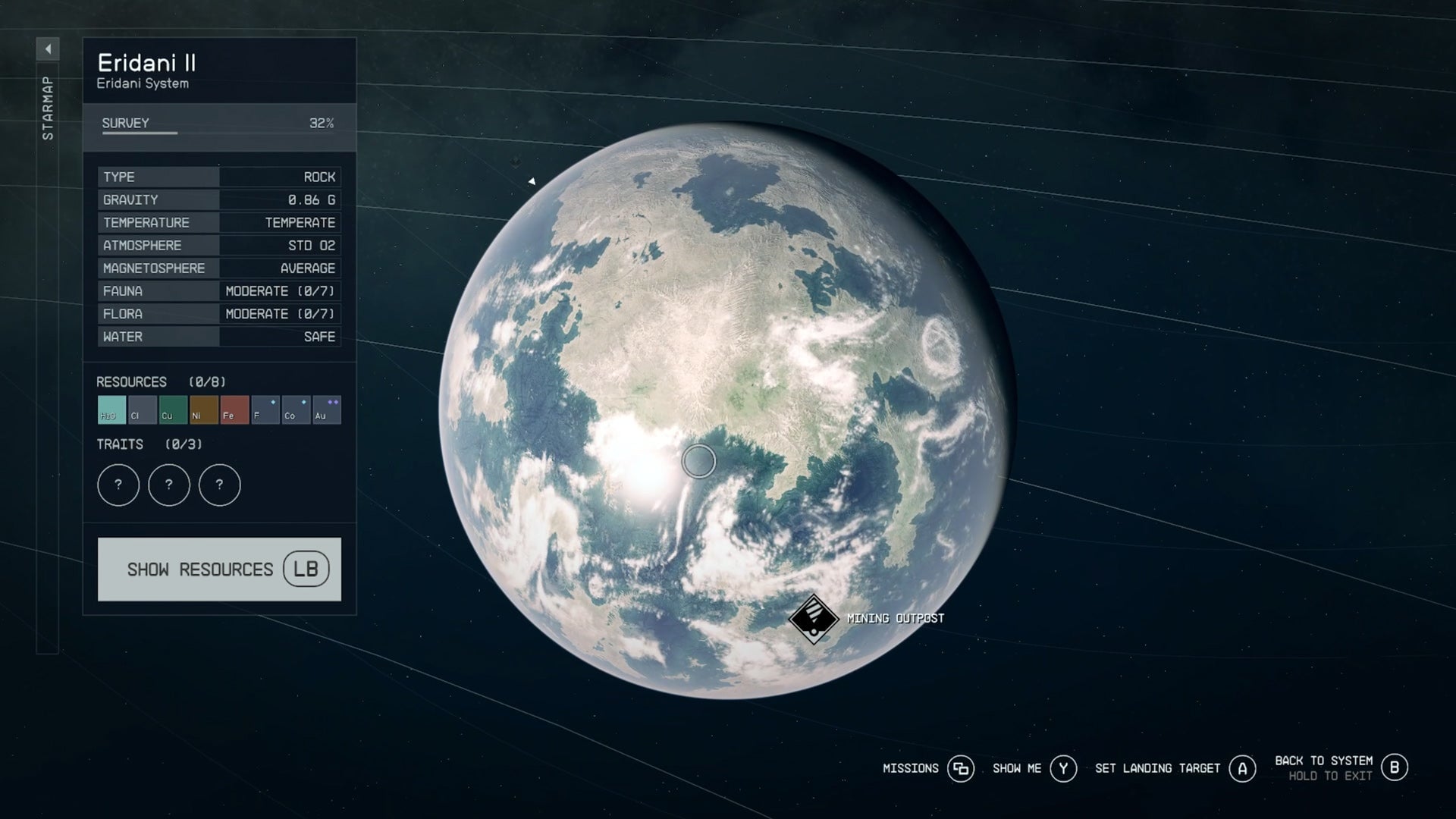This screenshot has width=1456, height=819.
Task: Select the Ni nickel resource icon
Action: tap(202, 409)
